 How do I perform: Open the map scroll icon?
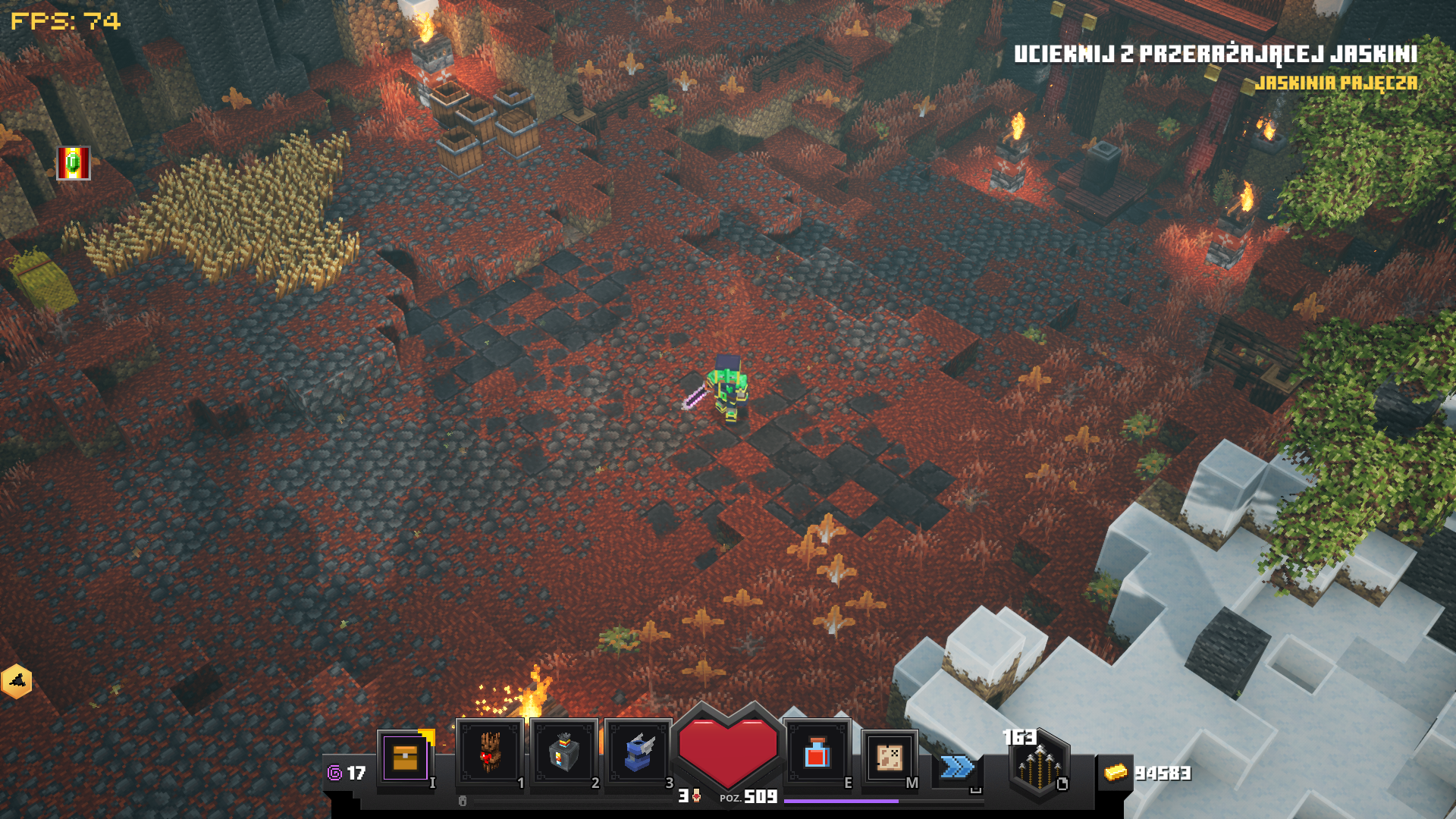[889, 757]
